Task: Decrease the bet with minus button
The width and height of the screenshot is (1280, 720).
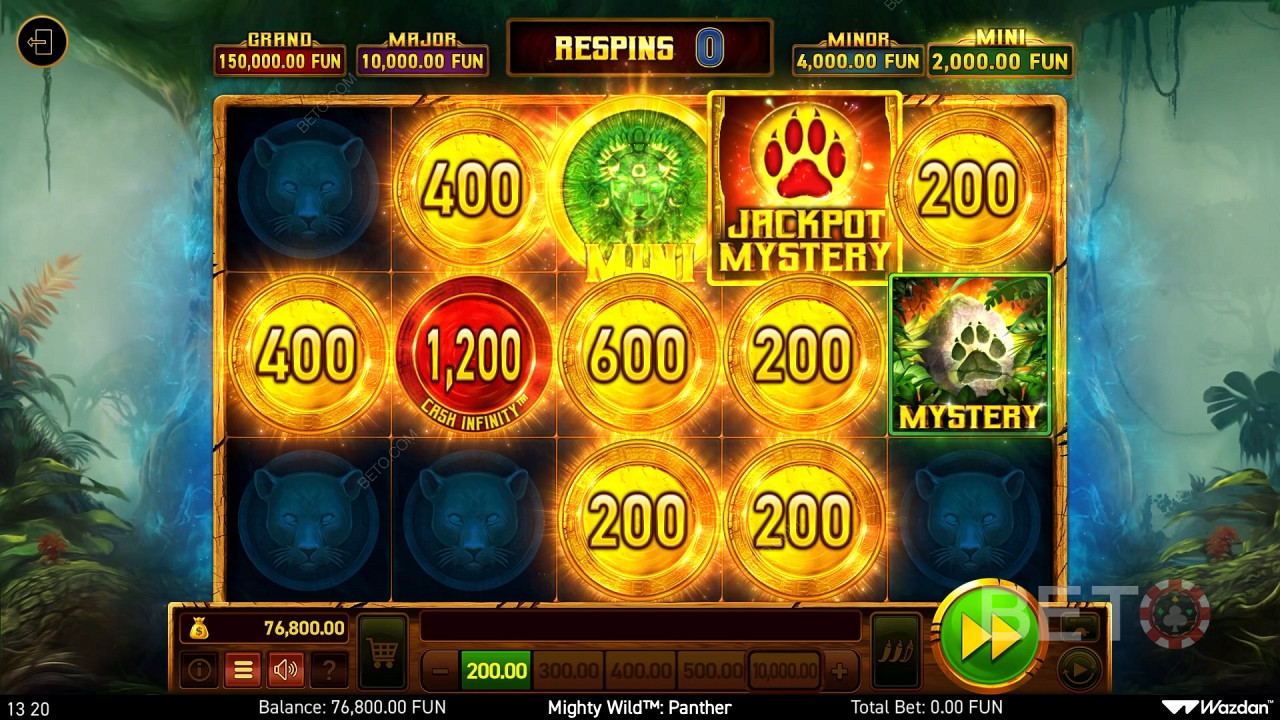Action: pyautogui.click(x=440, y=670)
